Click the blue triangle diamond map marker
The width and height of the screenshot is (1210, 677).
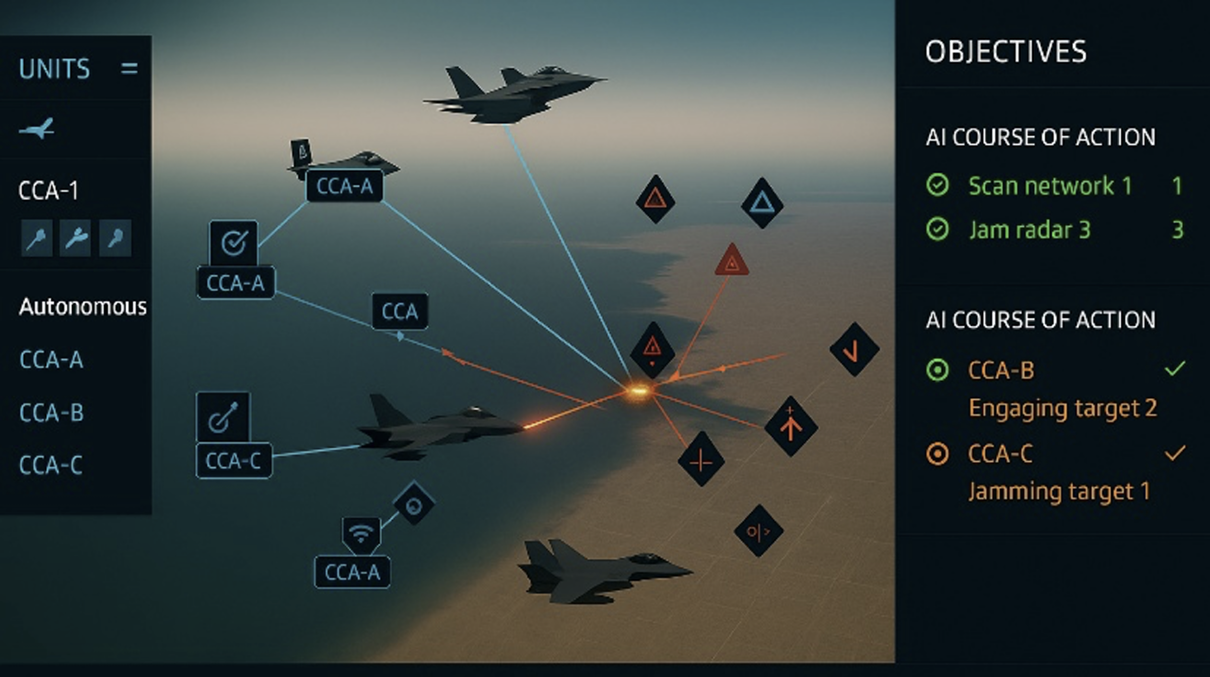(762, 203)
